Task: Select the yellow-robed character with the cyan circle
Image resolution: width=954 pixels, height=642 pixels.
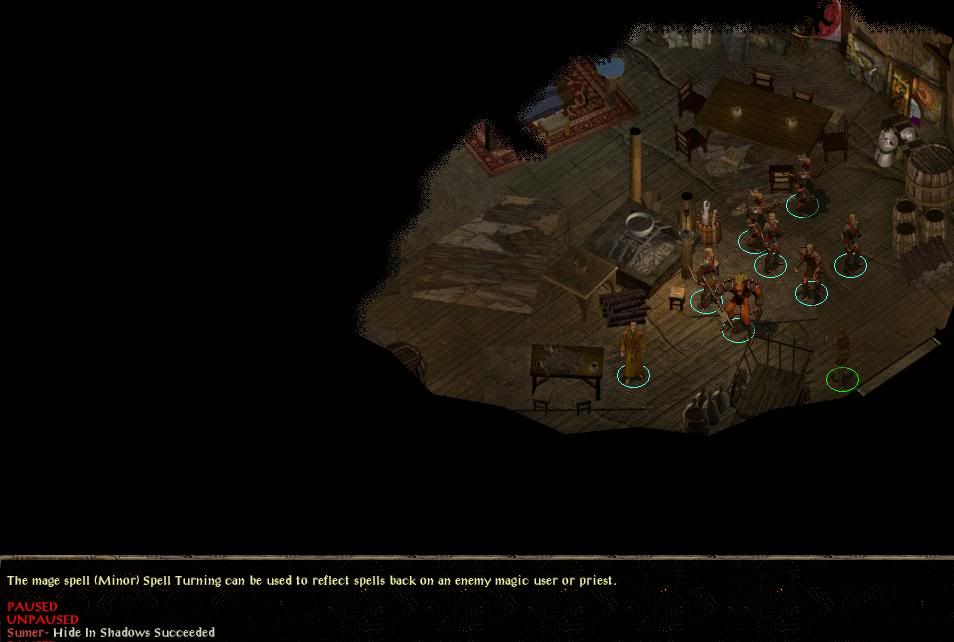Action: click(x=633, y=352)
